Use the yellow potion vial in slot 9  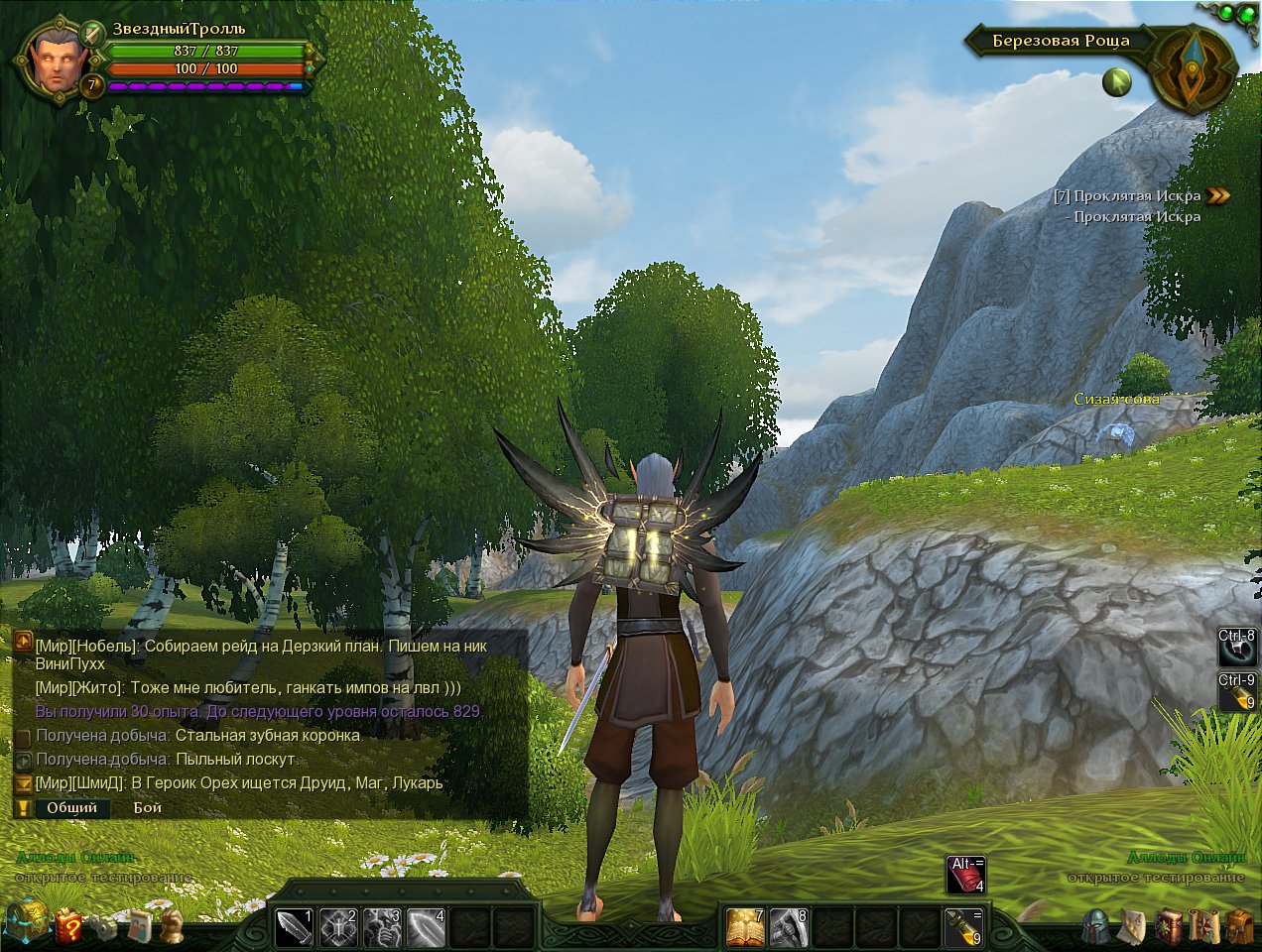(x=962, y=927)
